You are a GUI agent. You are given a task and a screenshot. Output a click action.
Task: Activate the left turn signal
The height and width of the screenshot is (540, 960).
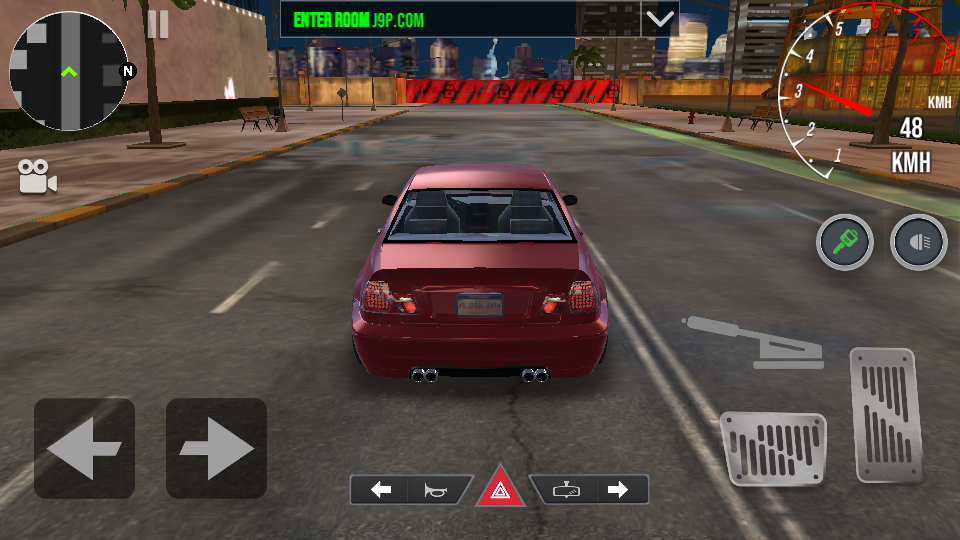coord(381,490)
